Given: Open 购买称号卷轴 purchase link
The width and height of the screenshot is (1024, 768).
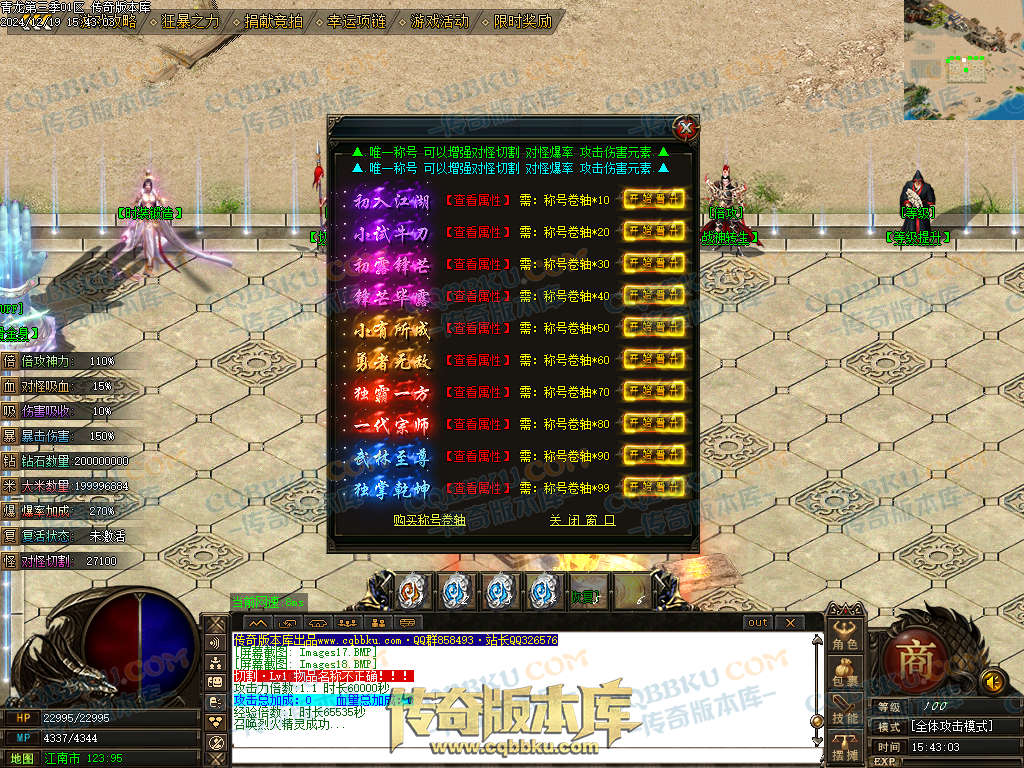Looking at the screenshot, I should click(x=429, y=520).
